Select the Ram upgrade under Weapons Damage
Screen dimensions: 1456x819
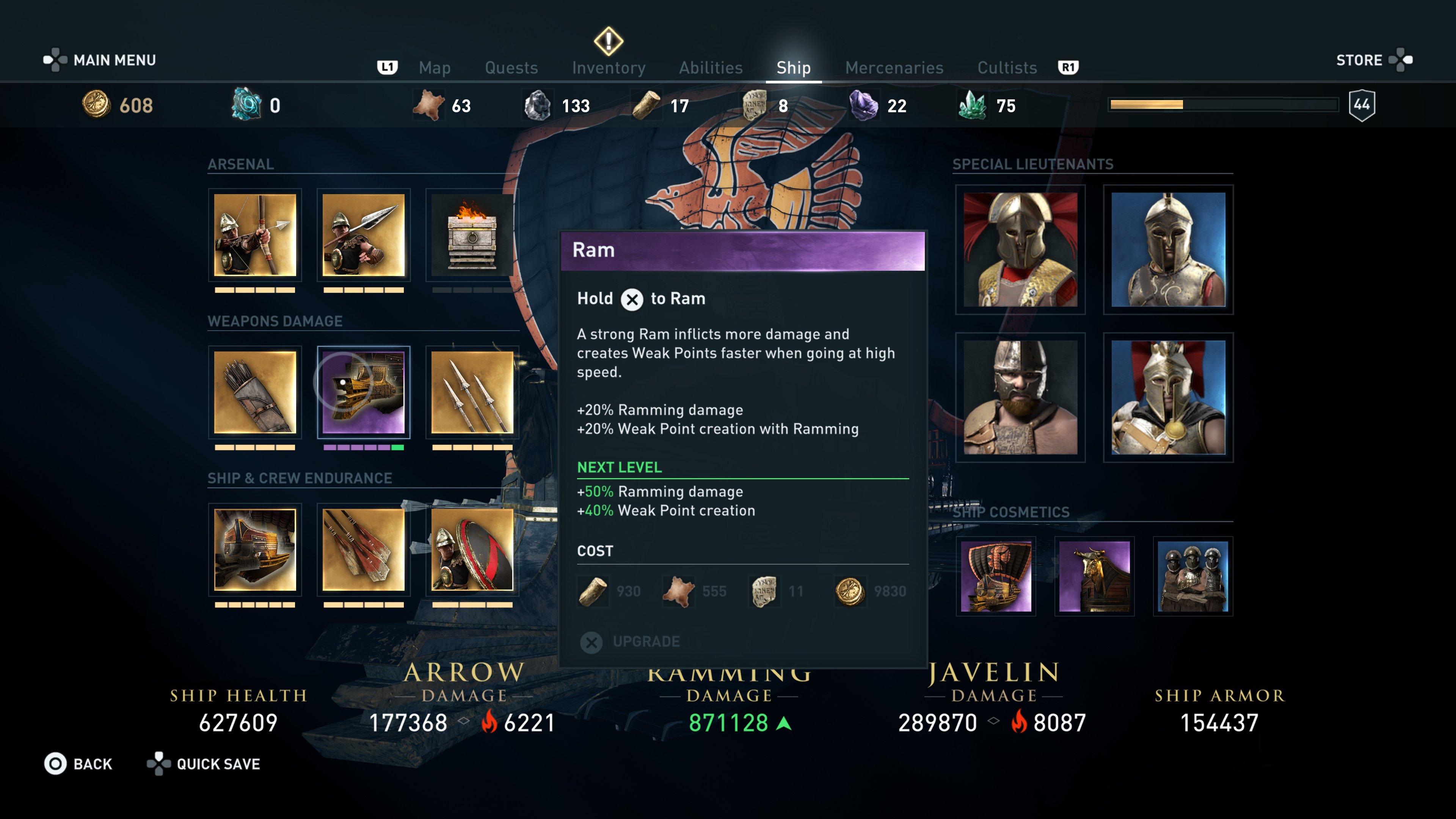coord(364,394)
